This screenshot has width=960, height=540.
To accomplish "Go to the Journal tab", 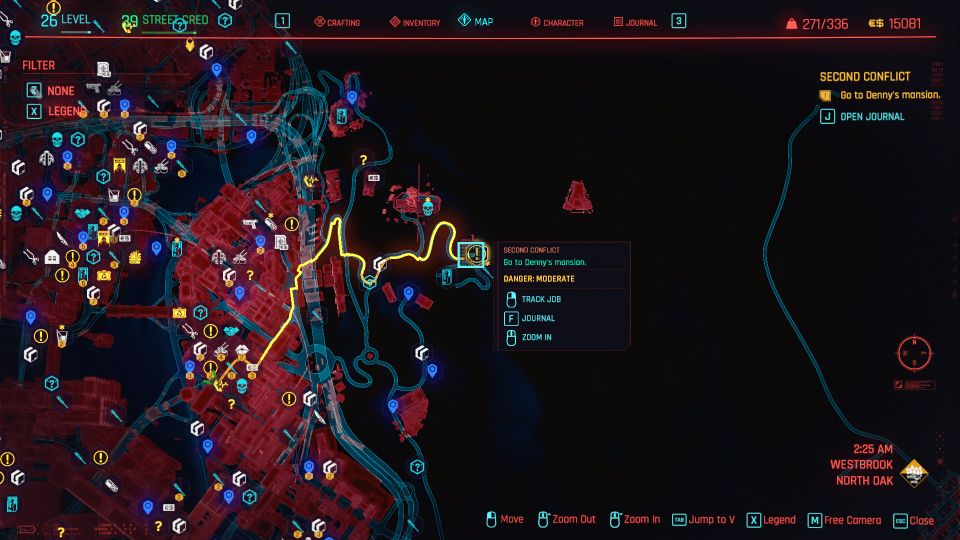I will (x=635, y=22).
